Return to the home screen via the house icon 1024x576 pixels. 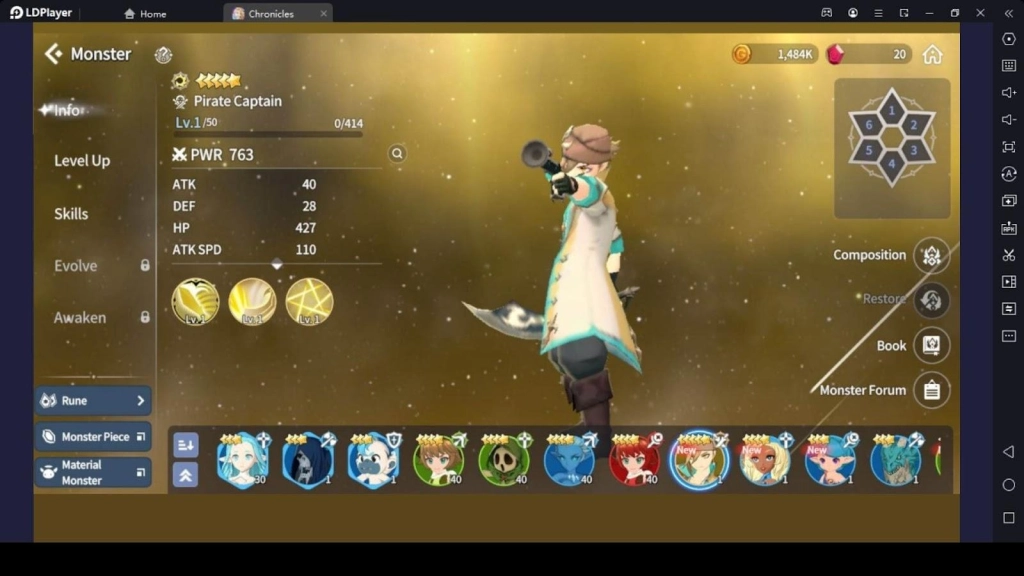932,54
